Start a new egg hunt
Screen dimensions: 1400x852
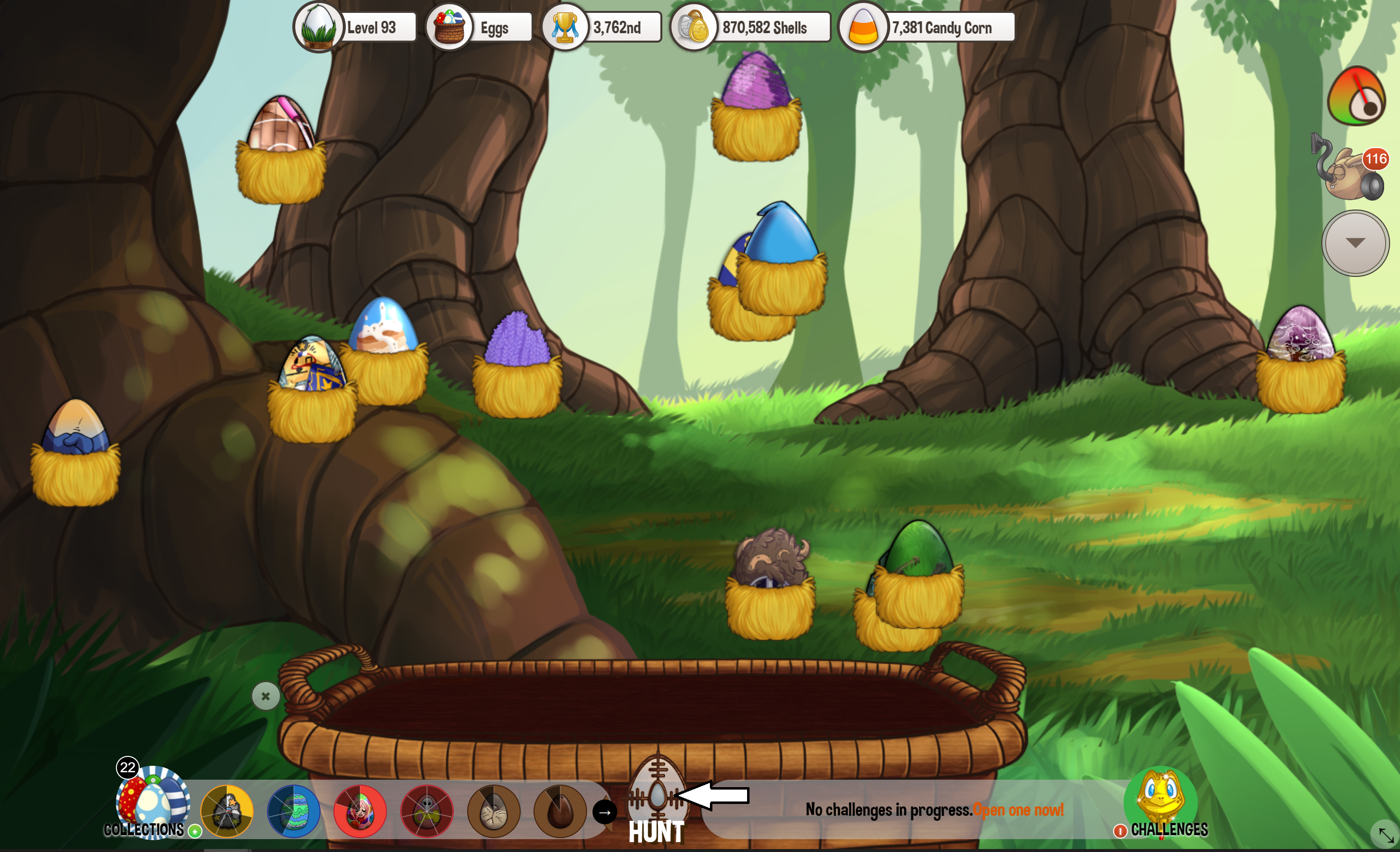[657, 802]
